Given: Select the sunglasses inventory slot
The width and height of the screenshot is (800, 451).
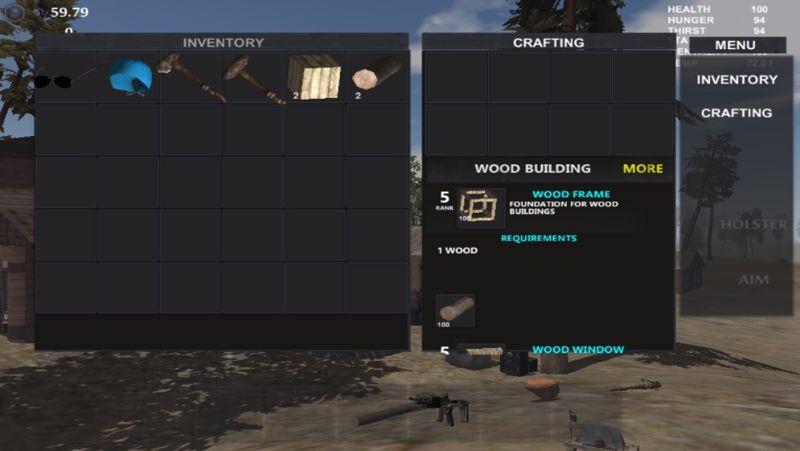Looking at the screenshot, I should click(64, 78).
